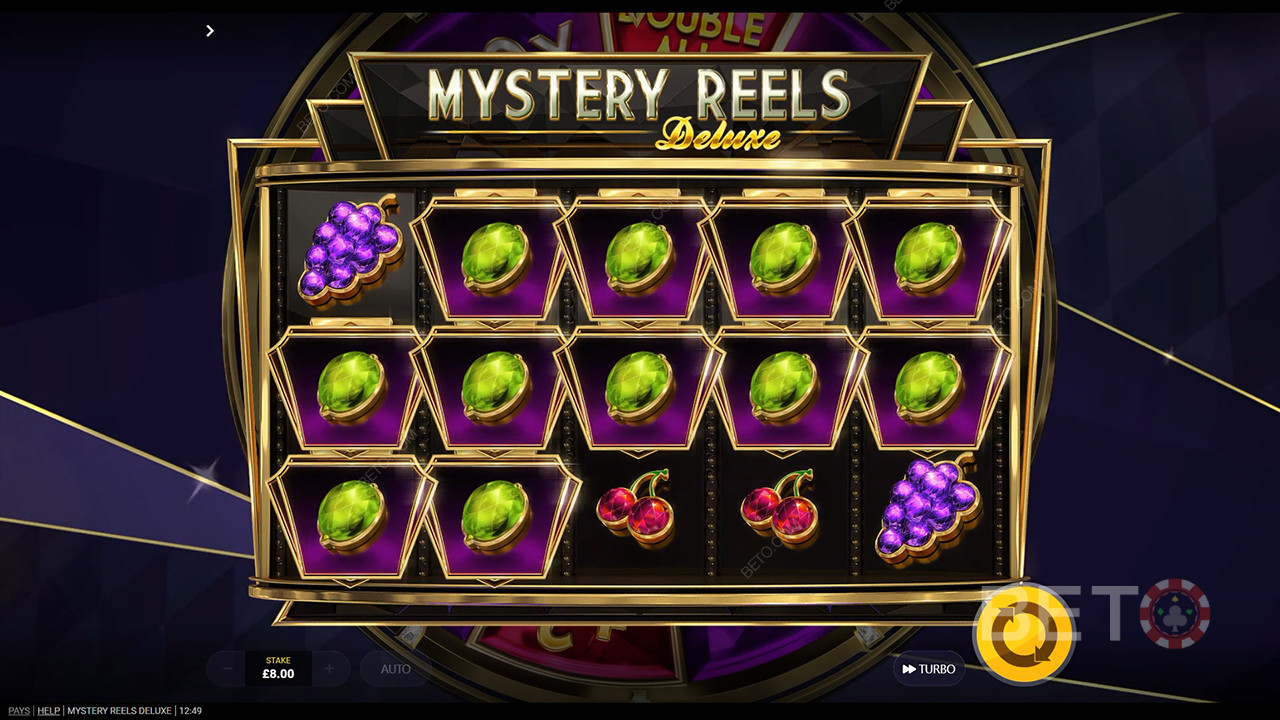Open the Help page link
Screen dimensions: 1280x720
click(x=48, y=711)
